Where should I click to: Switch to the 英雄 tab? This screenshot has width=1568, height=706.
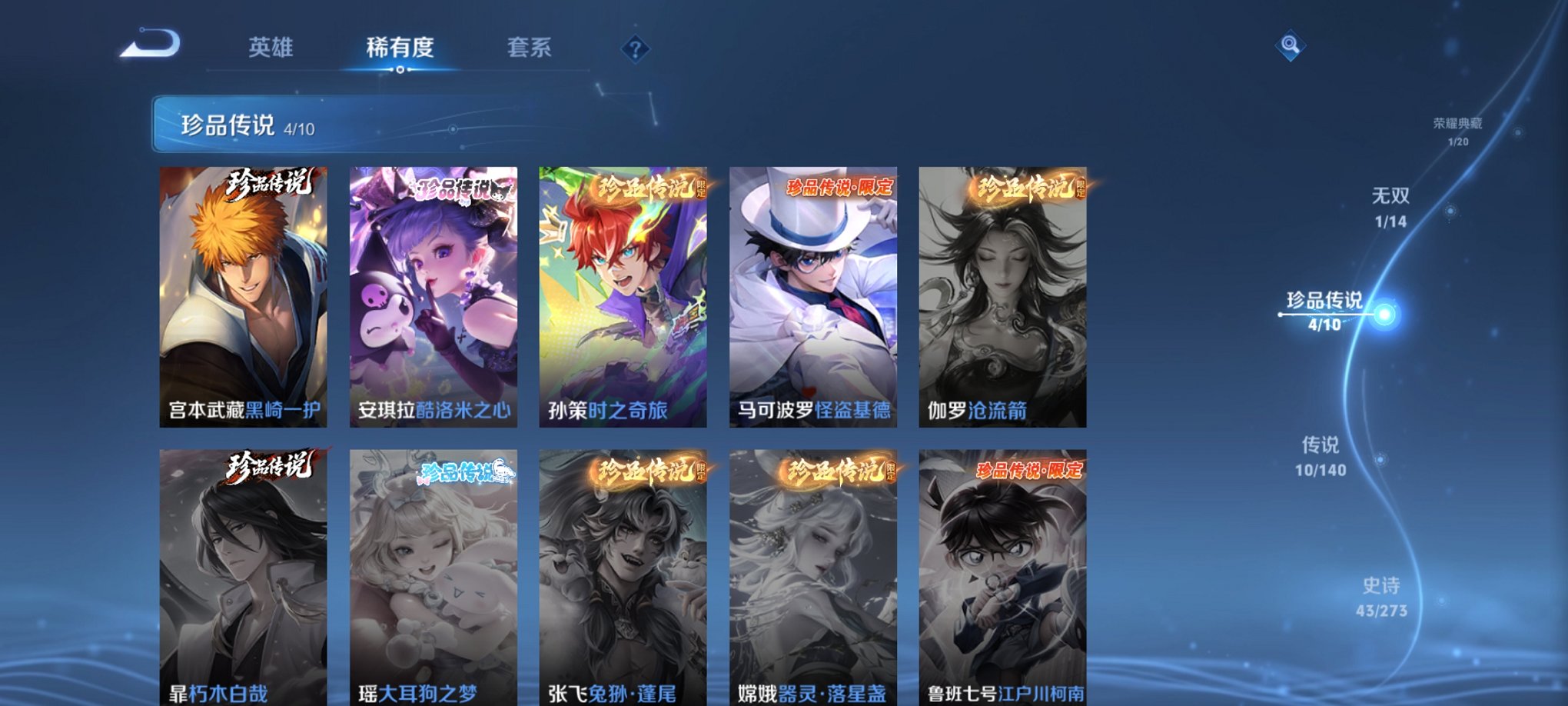[x=271, y=46]
